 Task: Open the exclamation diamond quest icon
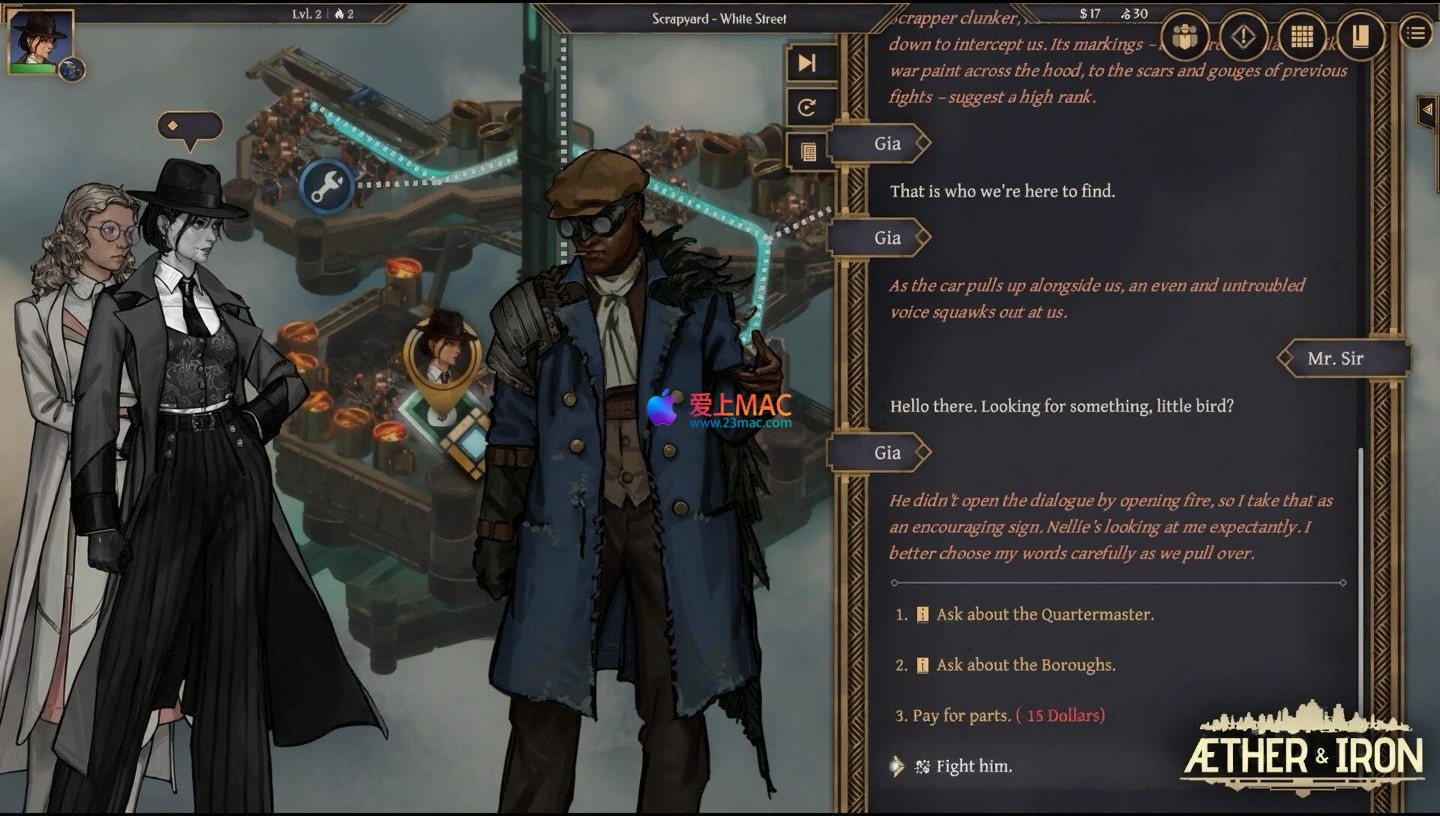point(1243,37)
